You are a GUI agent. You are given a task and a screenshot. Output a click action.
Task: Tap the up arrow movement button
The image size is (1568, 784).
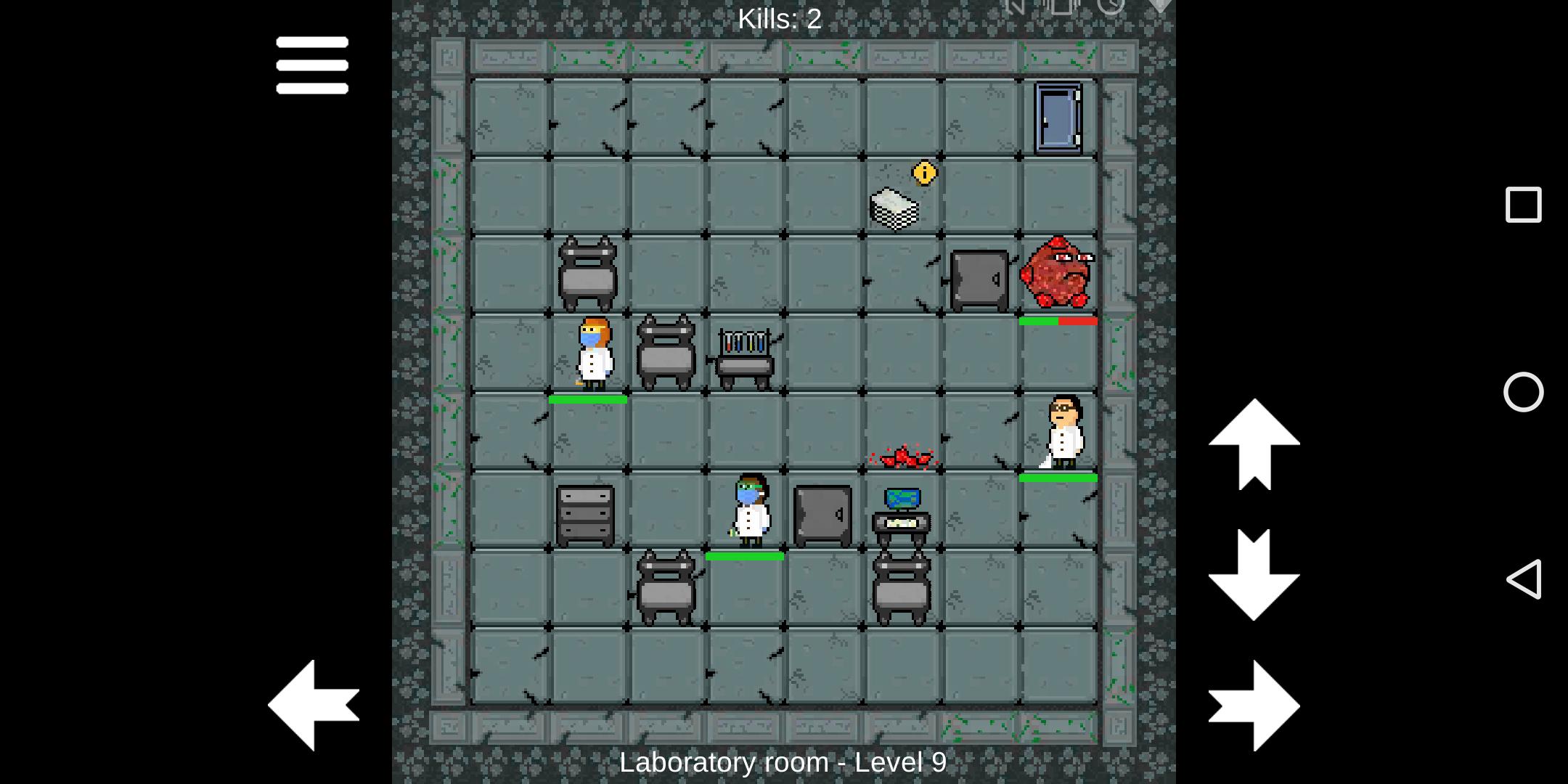(x=1254, y=444)
